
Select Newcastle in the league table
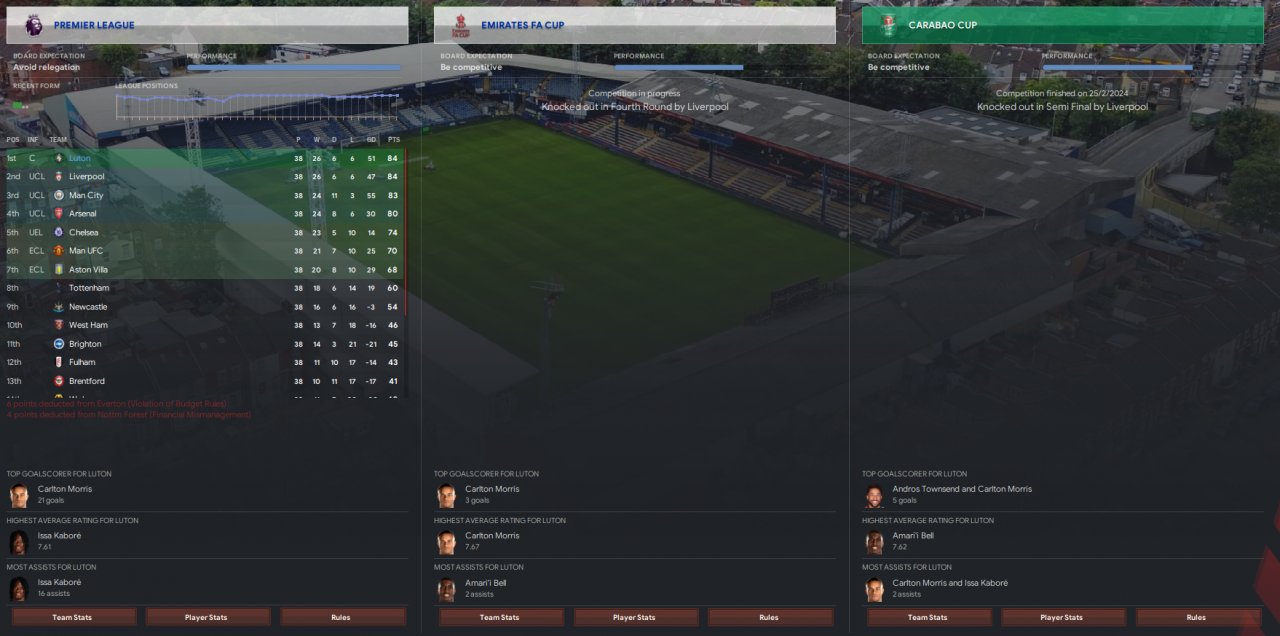88,307
